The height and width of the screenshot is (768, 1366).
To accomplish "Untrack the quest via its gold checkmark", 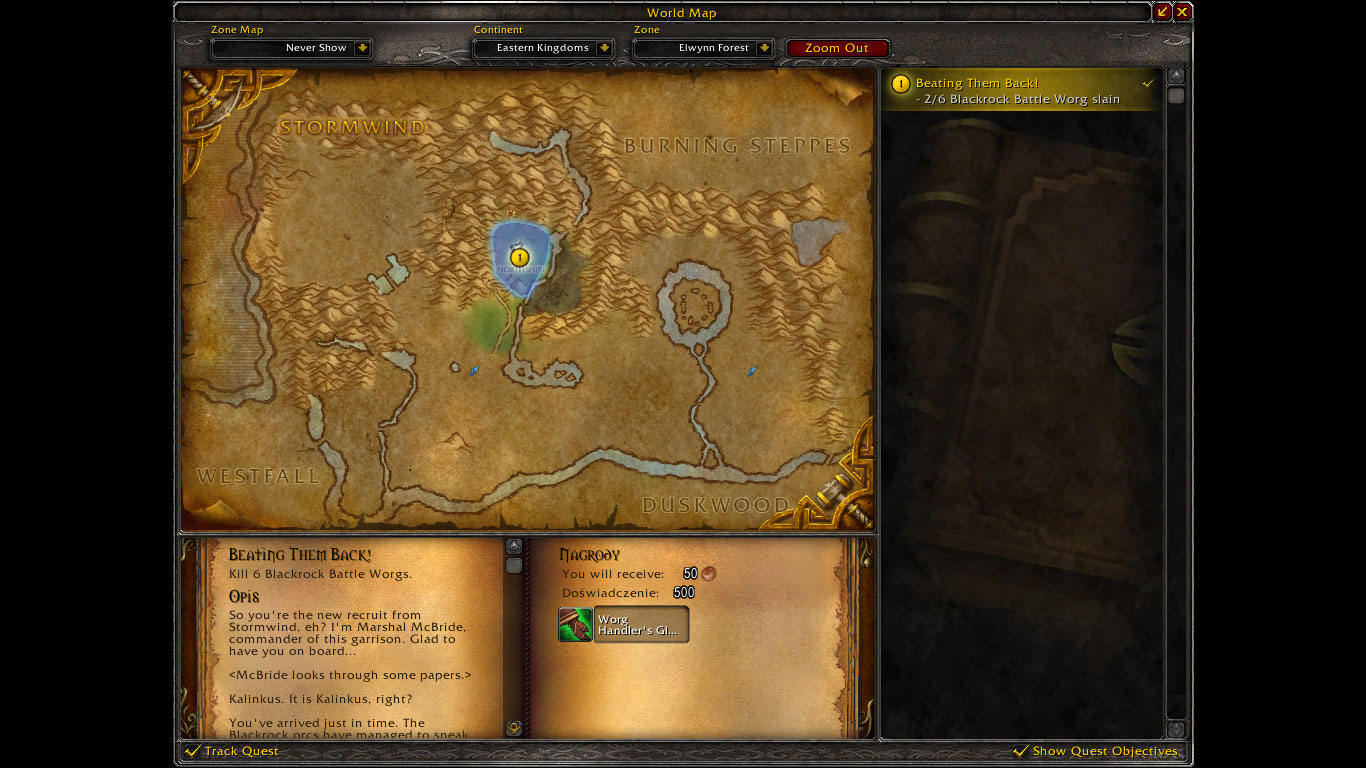I will (1148, 84).
